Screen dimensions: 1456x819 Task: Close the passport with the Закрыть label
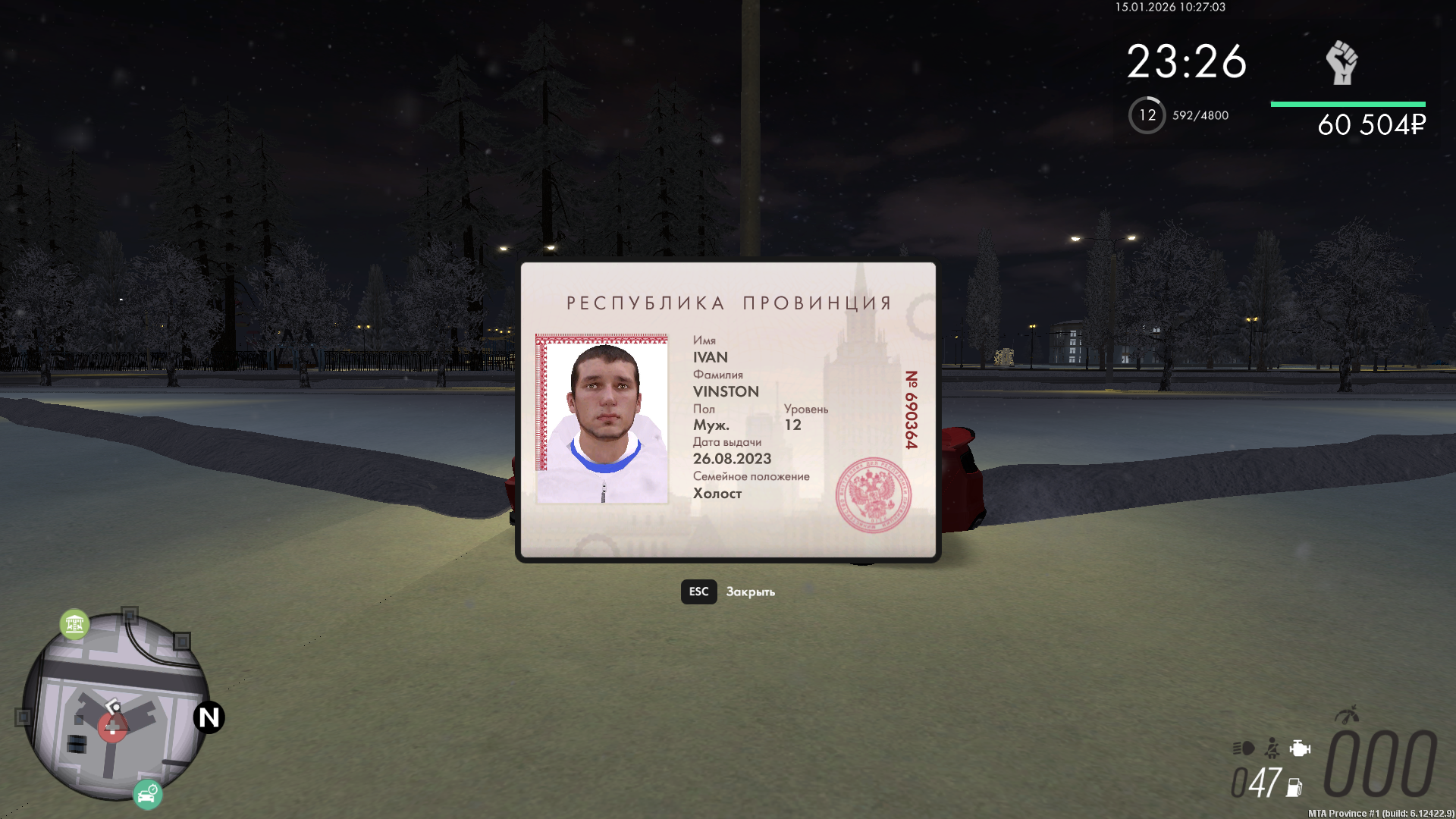click(x=749, y=591)
